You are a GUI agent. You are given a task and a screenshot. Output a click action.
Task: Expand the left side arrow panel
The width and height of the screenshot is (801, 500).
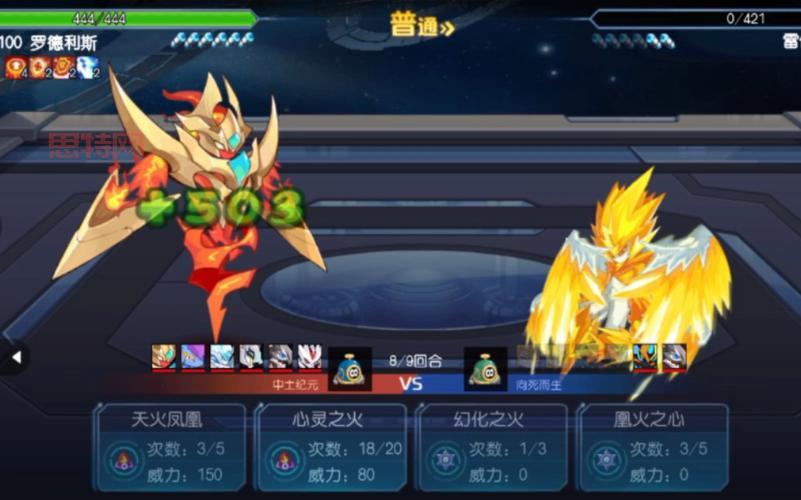click(15, 357)
